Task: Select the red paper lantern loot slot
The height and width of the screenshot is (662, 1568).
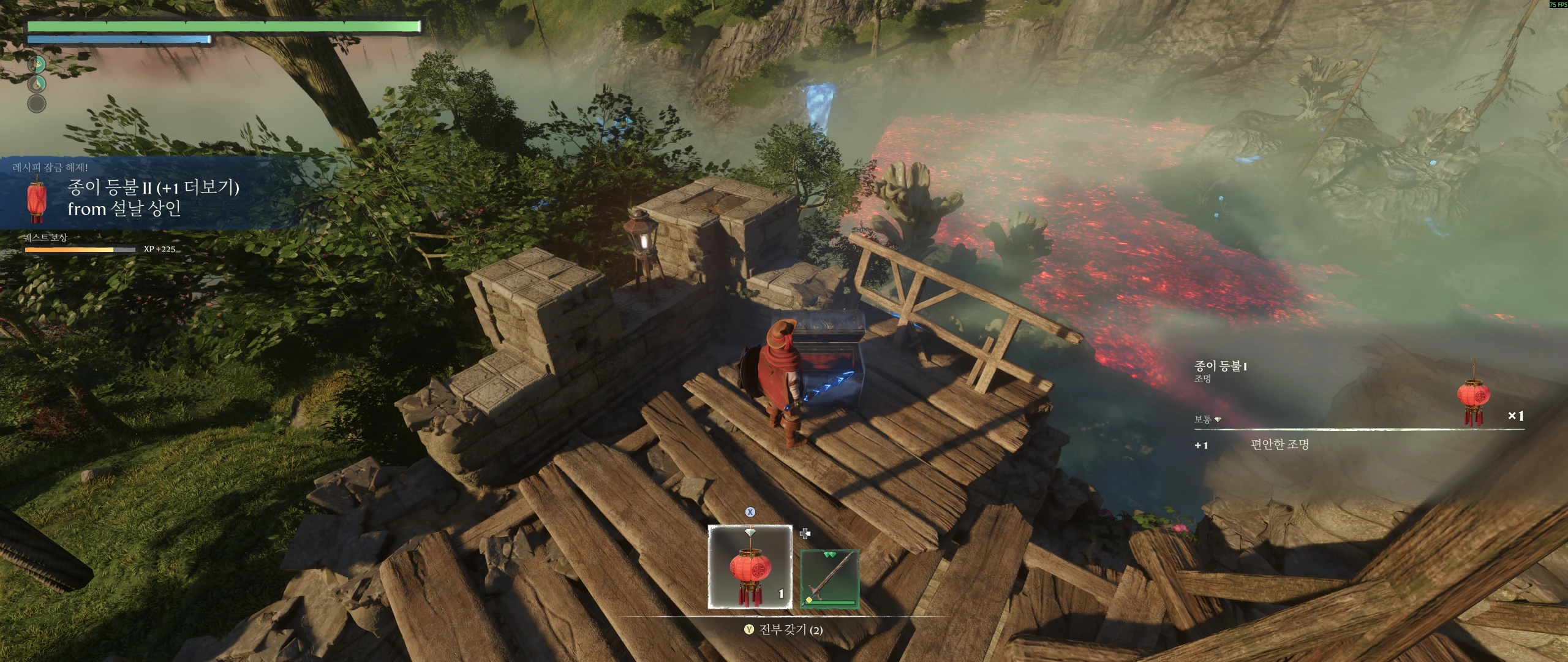Action: [750, 567]
